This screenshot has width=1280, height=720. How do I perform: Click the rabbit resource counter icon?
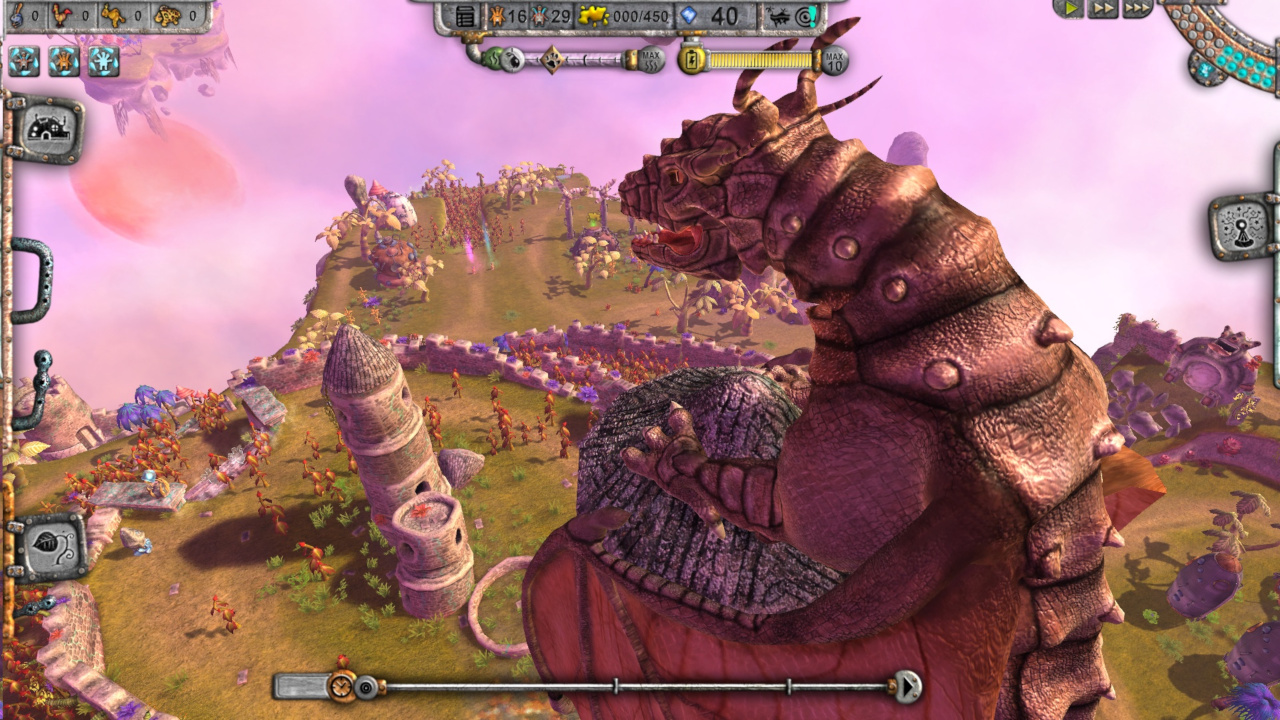[113, 14]
